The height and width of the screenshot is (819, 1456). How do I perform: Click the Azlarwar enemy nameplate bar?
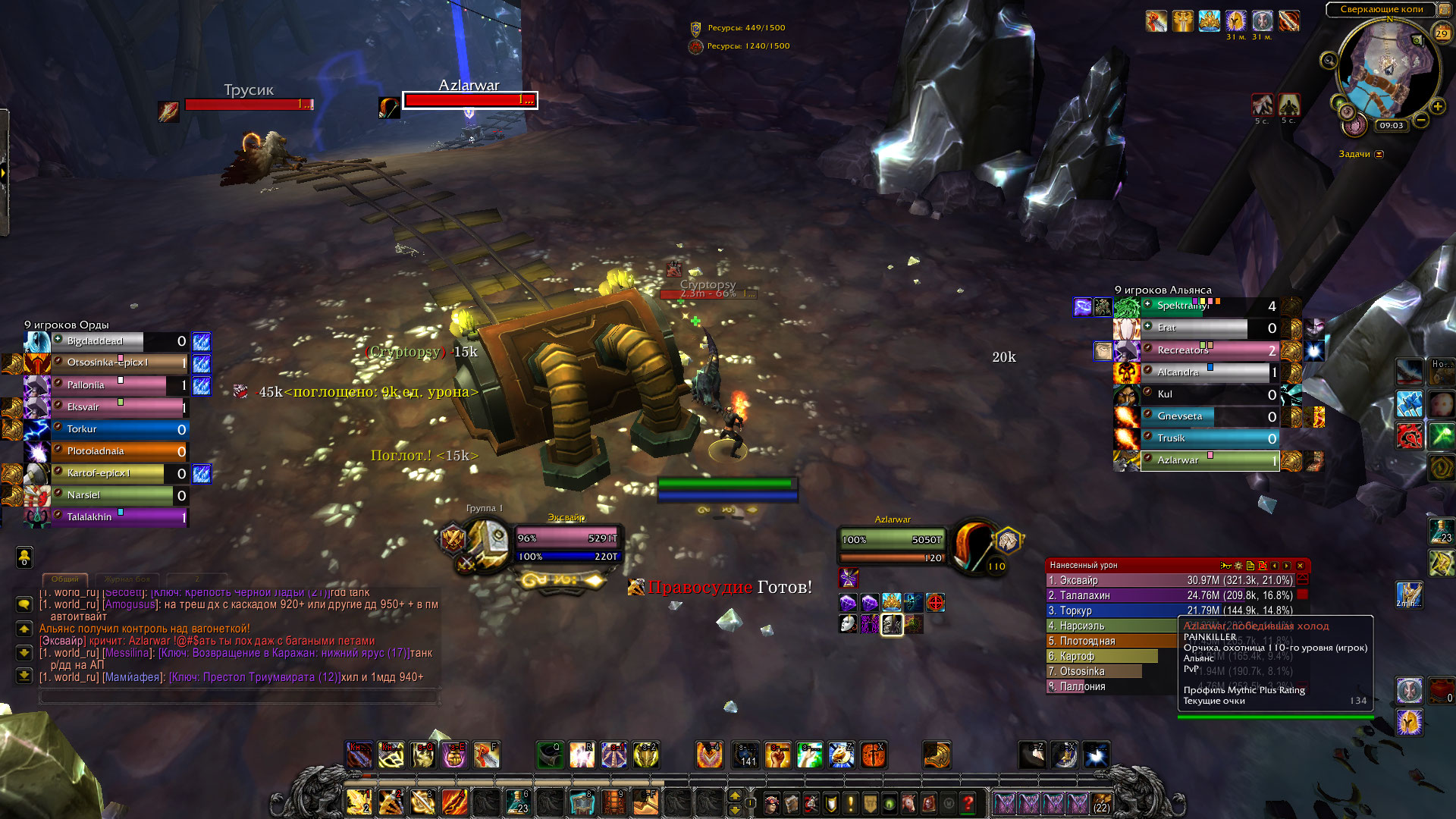pos(469,100)
